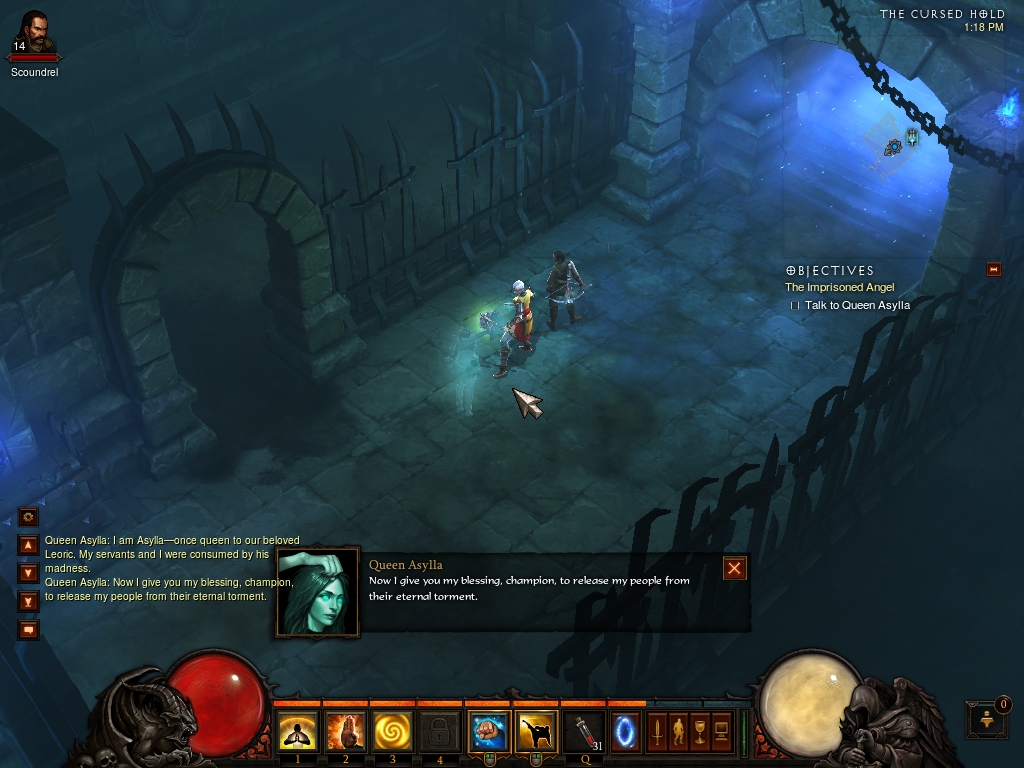The image size is (1024, 768).
Task: Open chat settings with the gear icon
Action: tap(29, 517)
